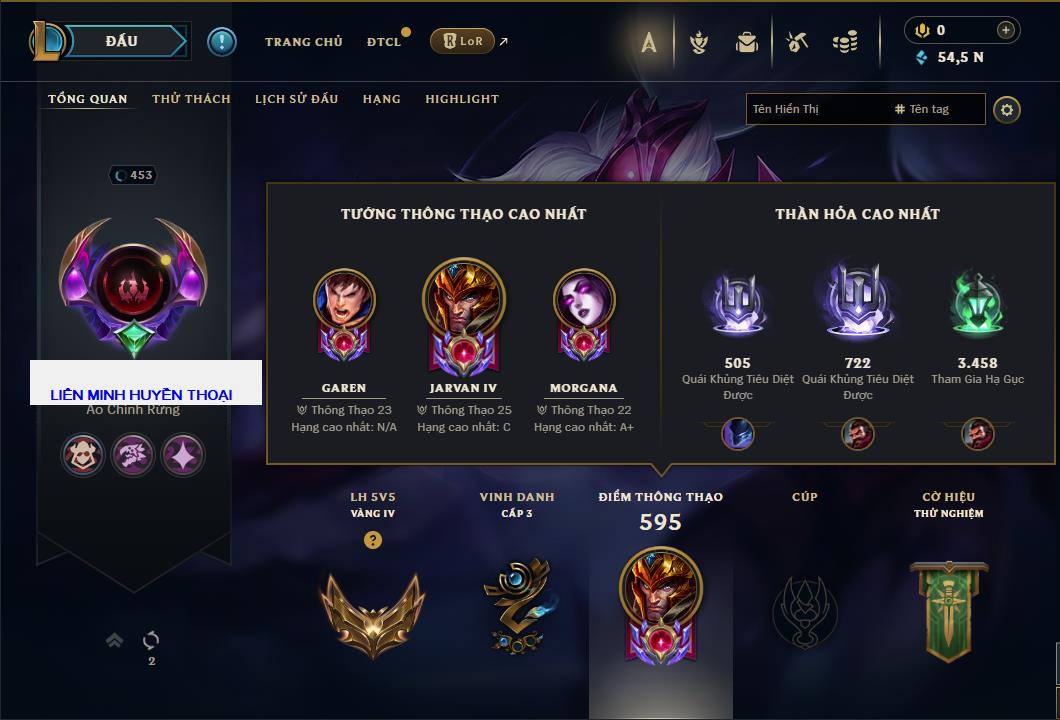Viewport: 1060px width, 720px height.
Task: Click the Tên Hiển Thị search field
Action: [x=815, y=109]
